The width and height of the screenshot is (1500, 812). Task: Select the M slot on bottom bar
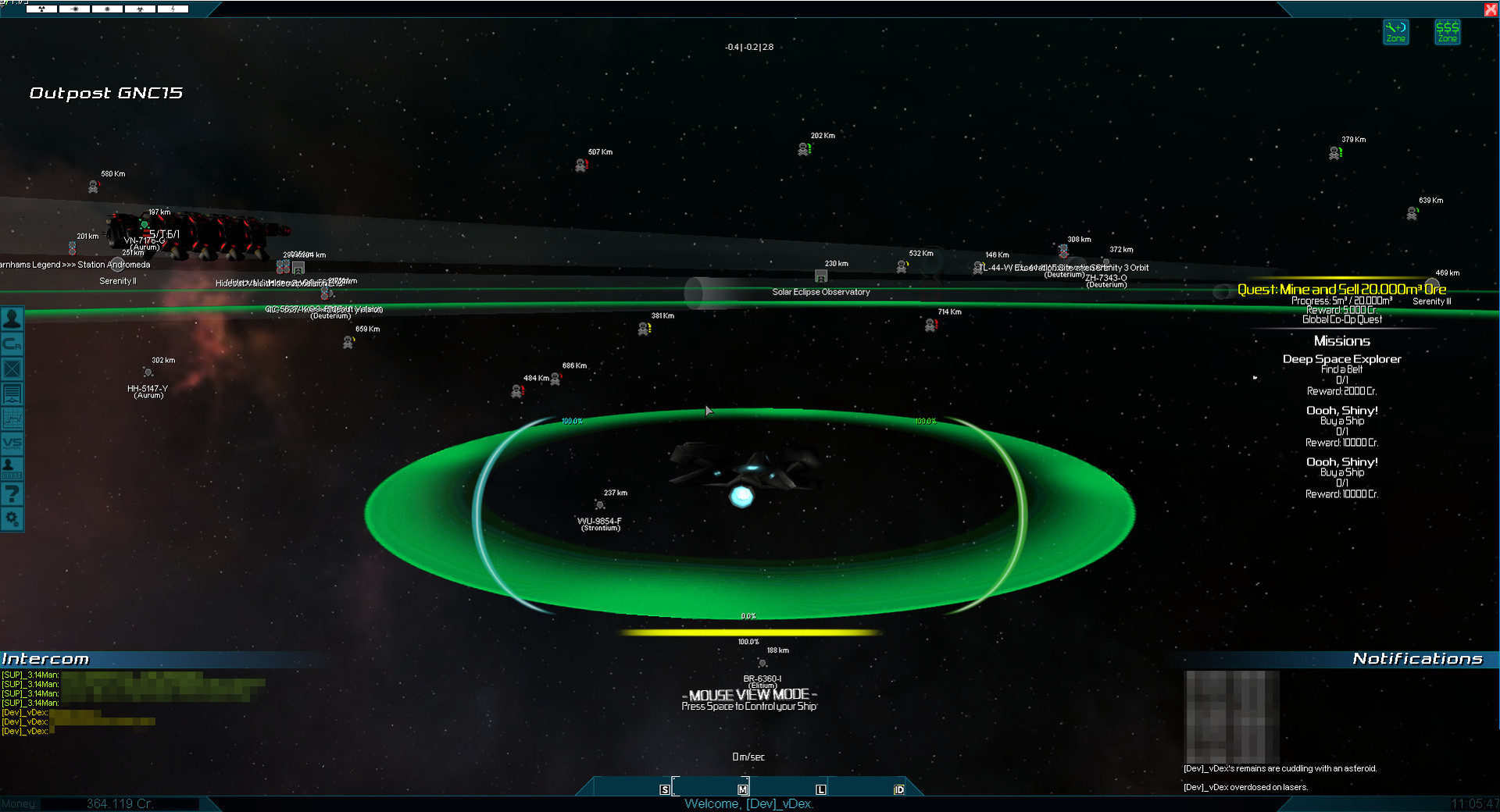tap(743, 789)
